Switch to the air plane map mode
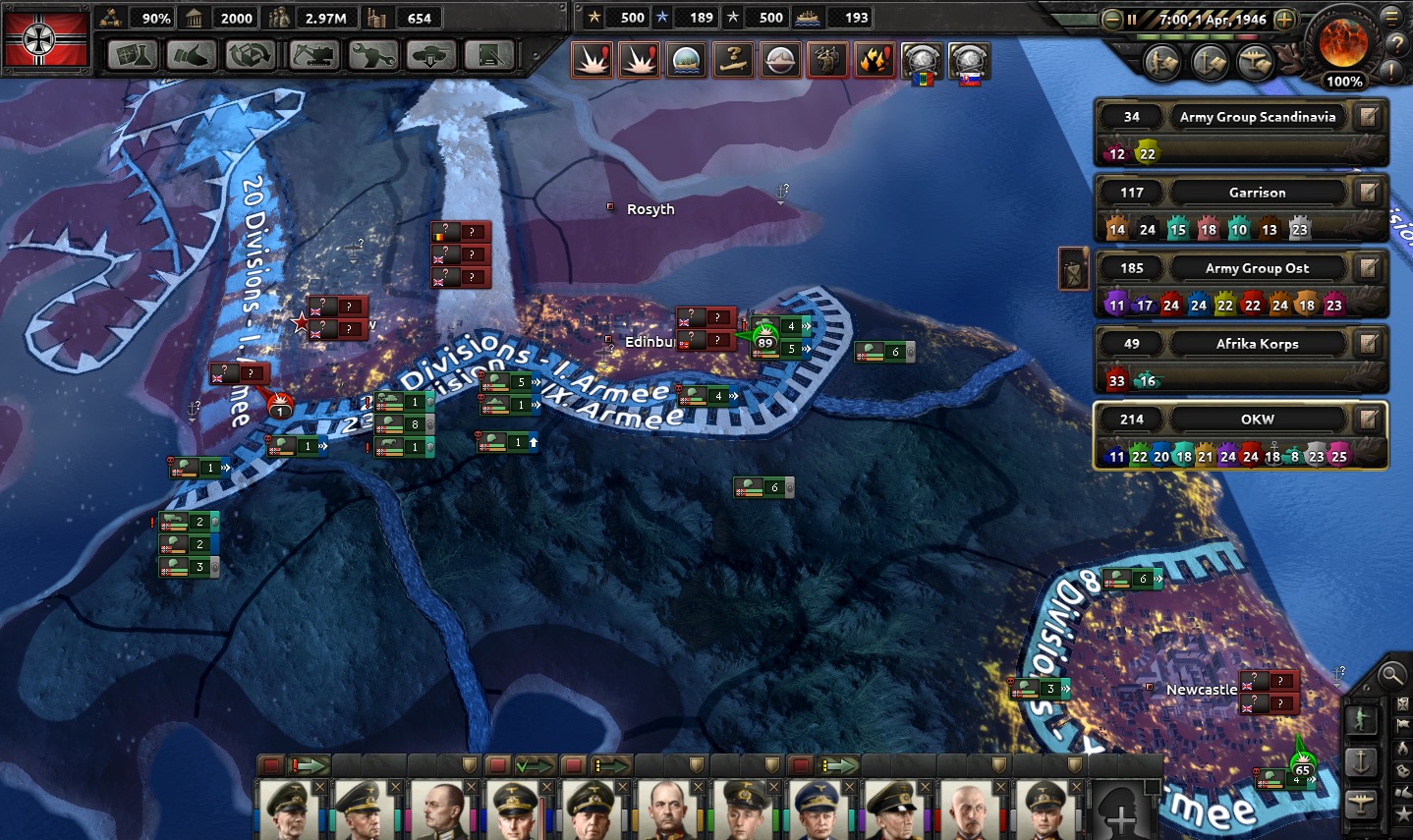Viewport: 1413px width, 840px height. point(1361,803)
